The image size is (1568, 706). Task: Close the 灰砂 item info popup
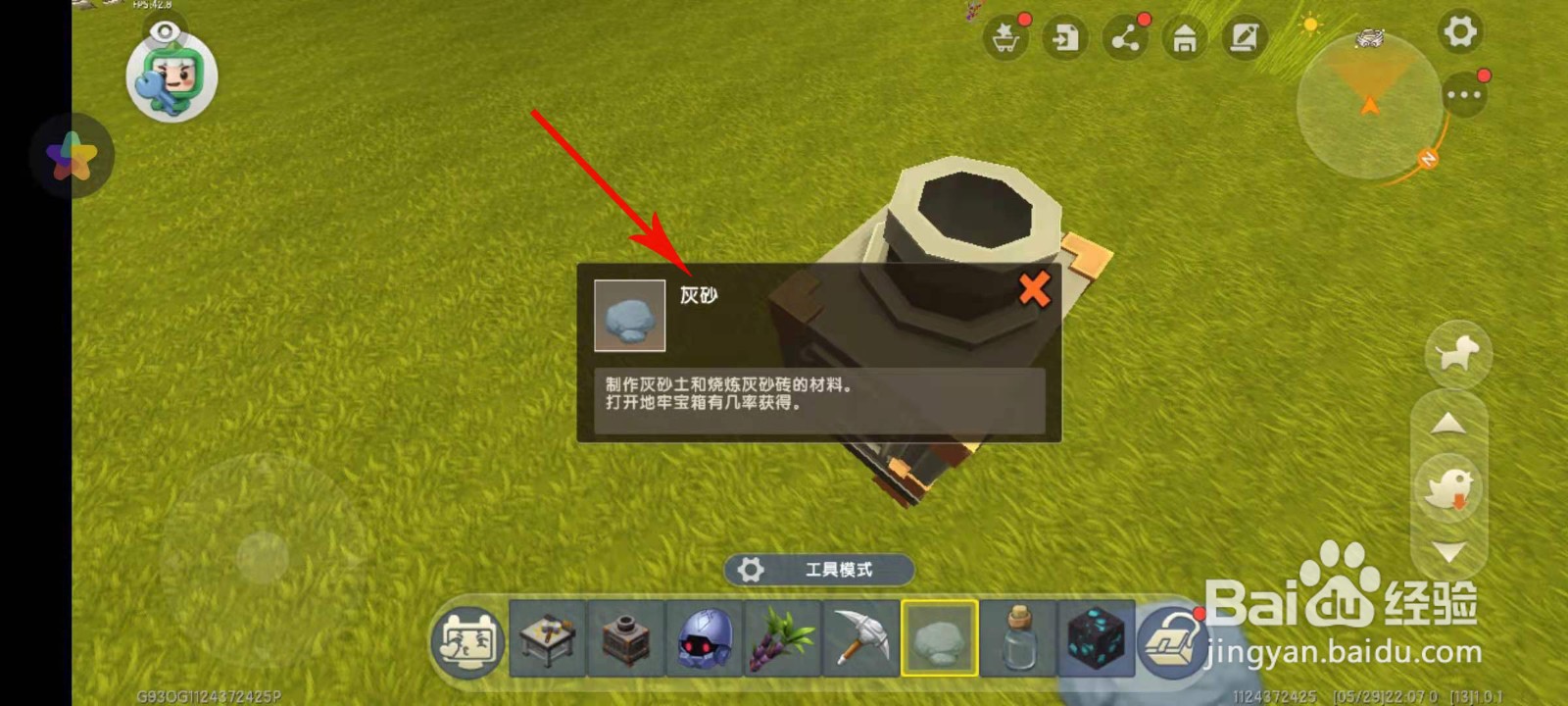[x=1035, y=288]
